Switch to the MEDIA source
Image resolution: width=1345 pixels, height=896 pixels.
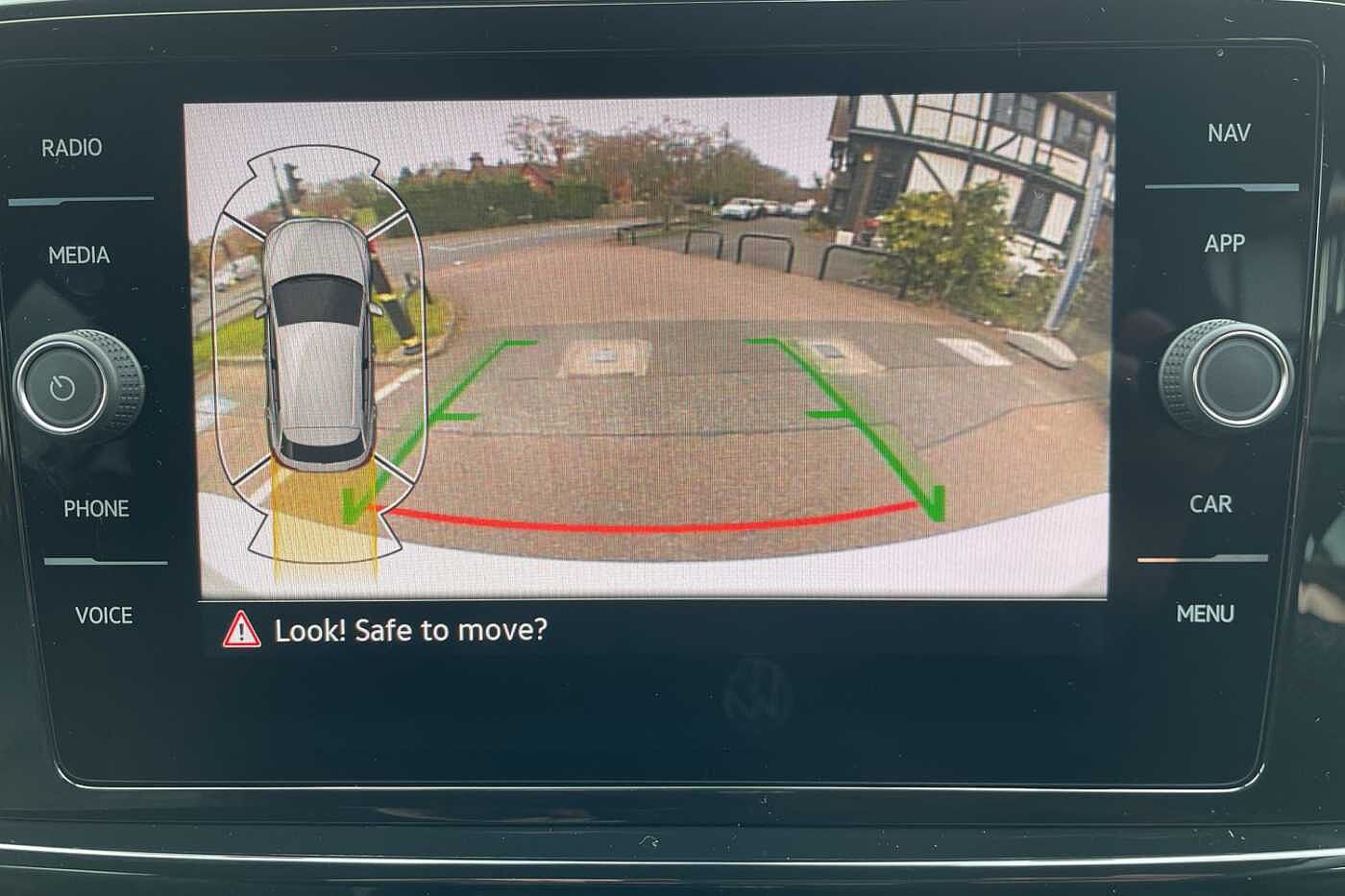click(79, 255)
